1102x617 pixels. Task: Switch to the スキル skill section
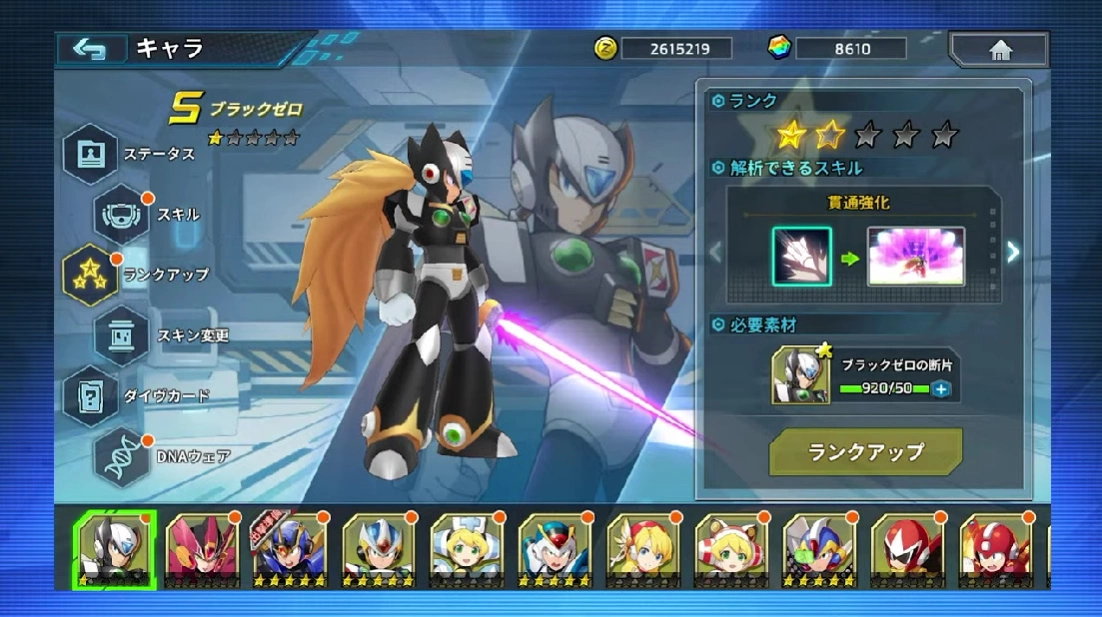click(122, 214)
